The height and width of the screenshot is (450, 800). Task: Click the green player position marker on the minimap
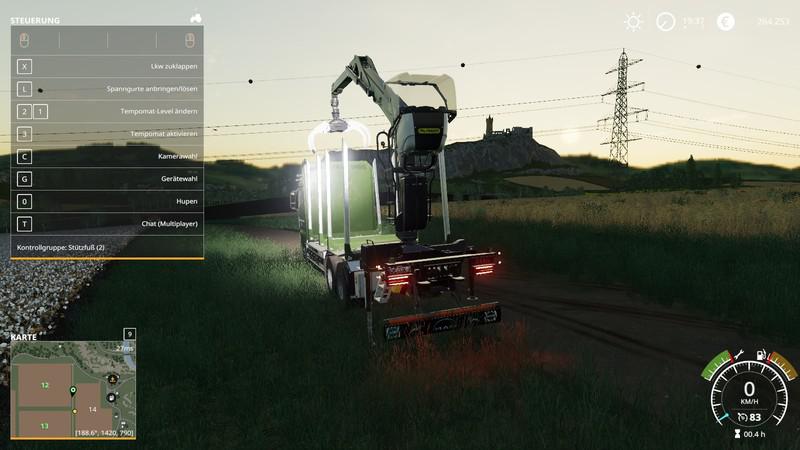(73, 389)
